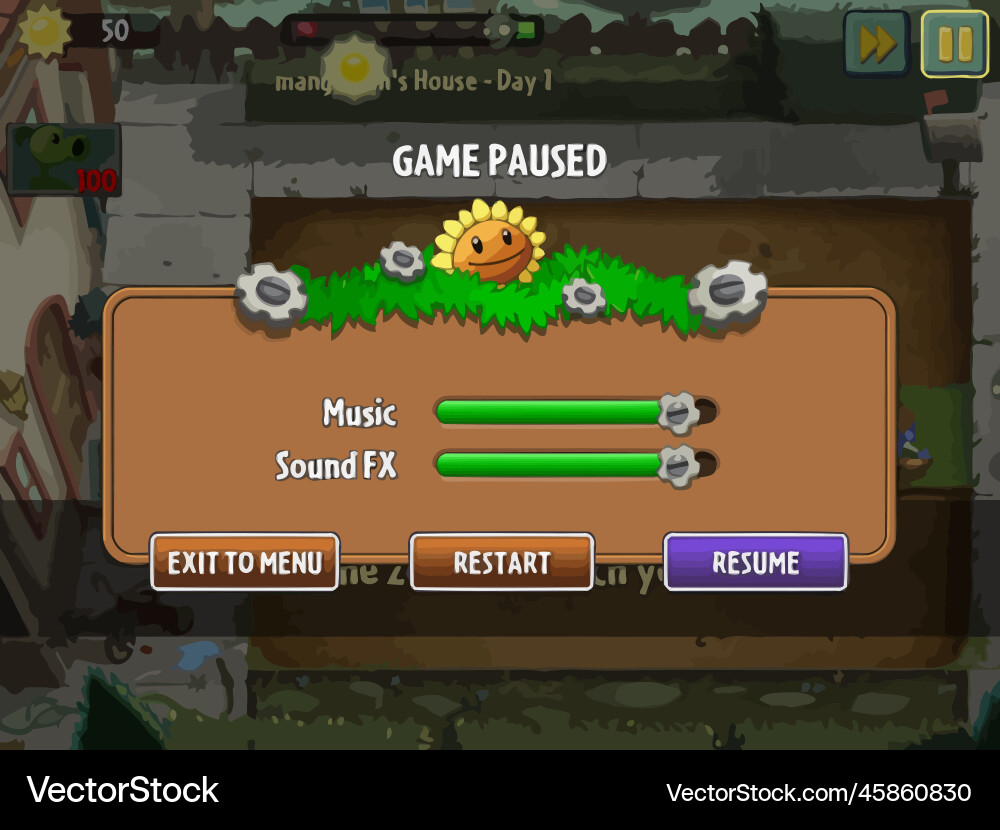Toggle the pause button icon
The height and width of the screenshot is (830, 1000).
click(x=954, y=44)
